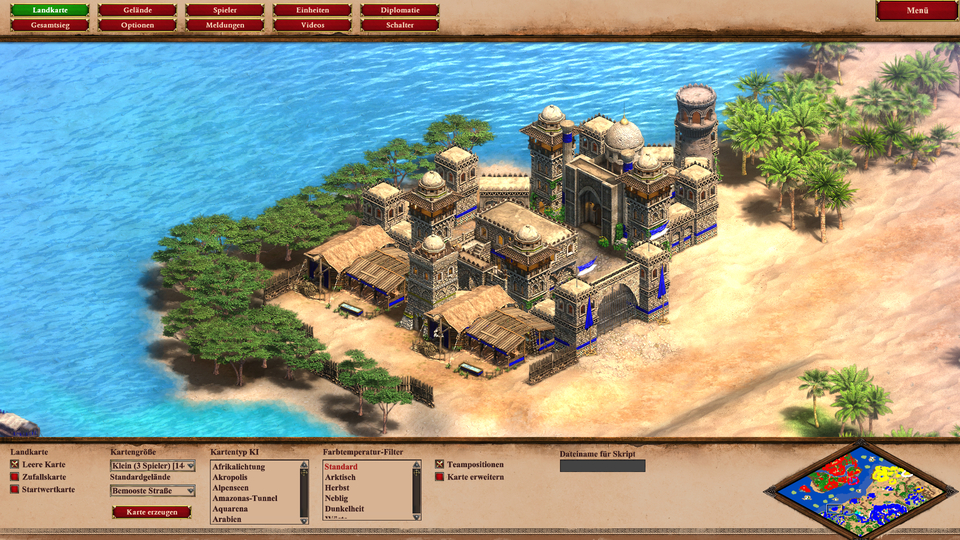The image size is (960, 540).
Task: Open the Menü button
Action: 916,10
